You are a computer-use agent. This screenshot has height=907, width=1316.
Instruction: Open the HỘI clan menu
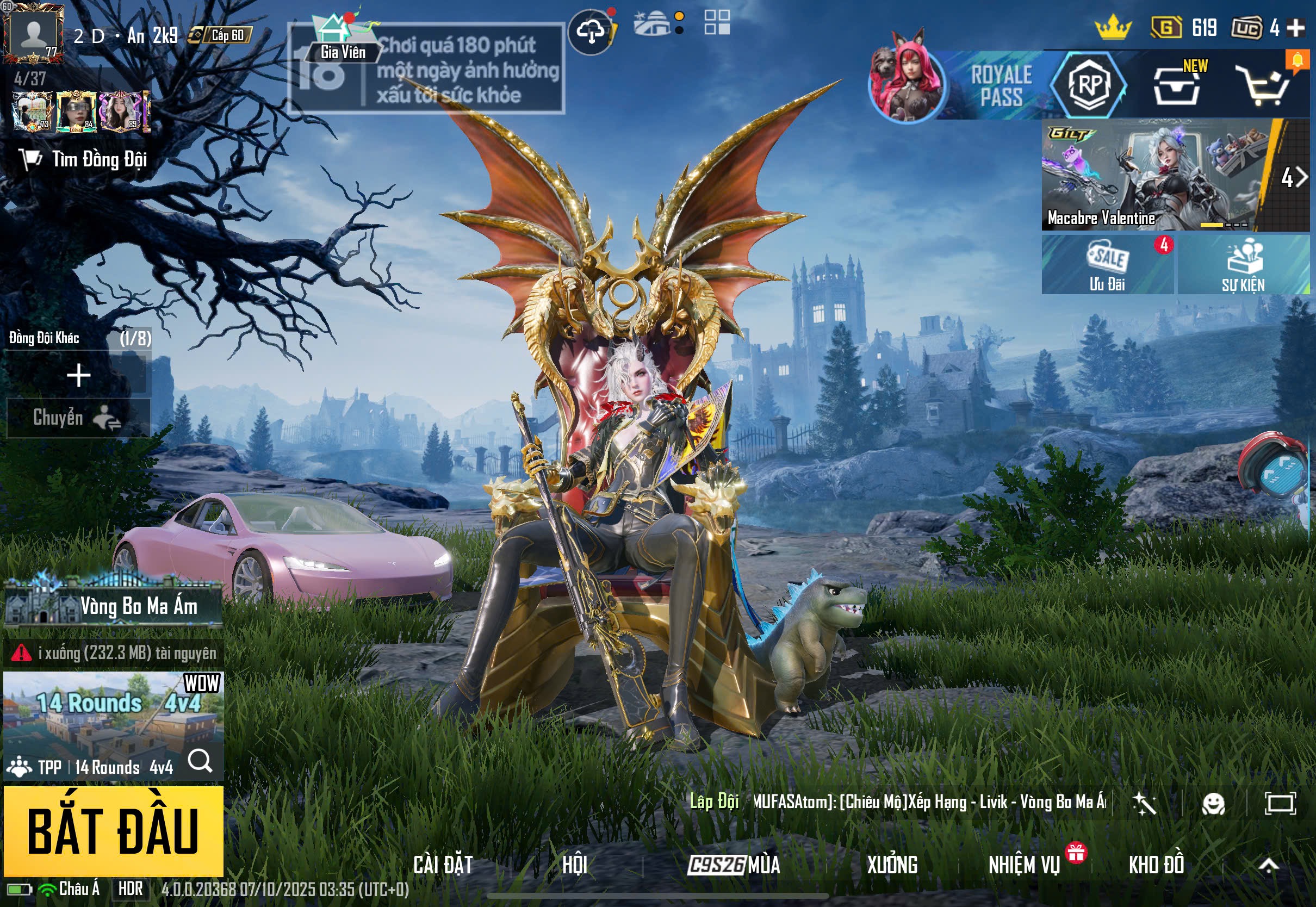point(574,865)
